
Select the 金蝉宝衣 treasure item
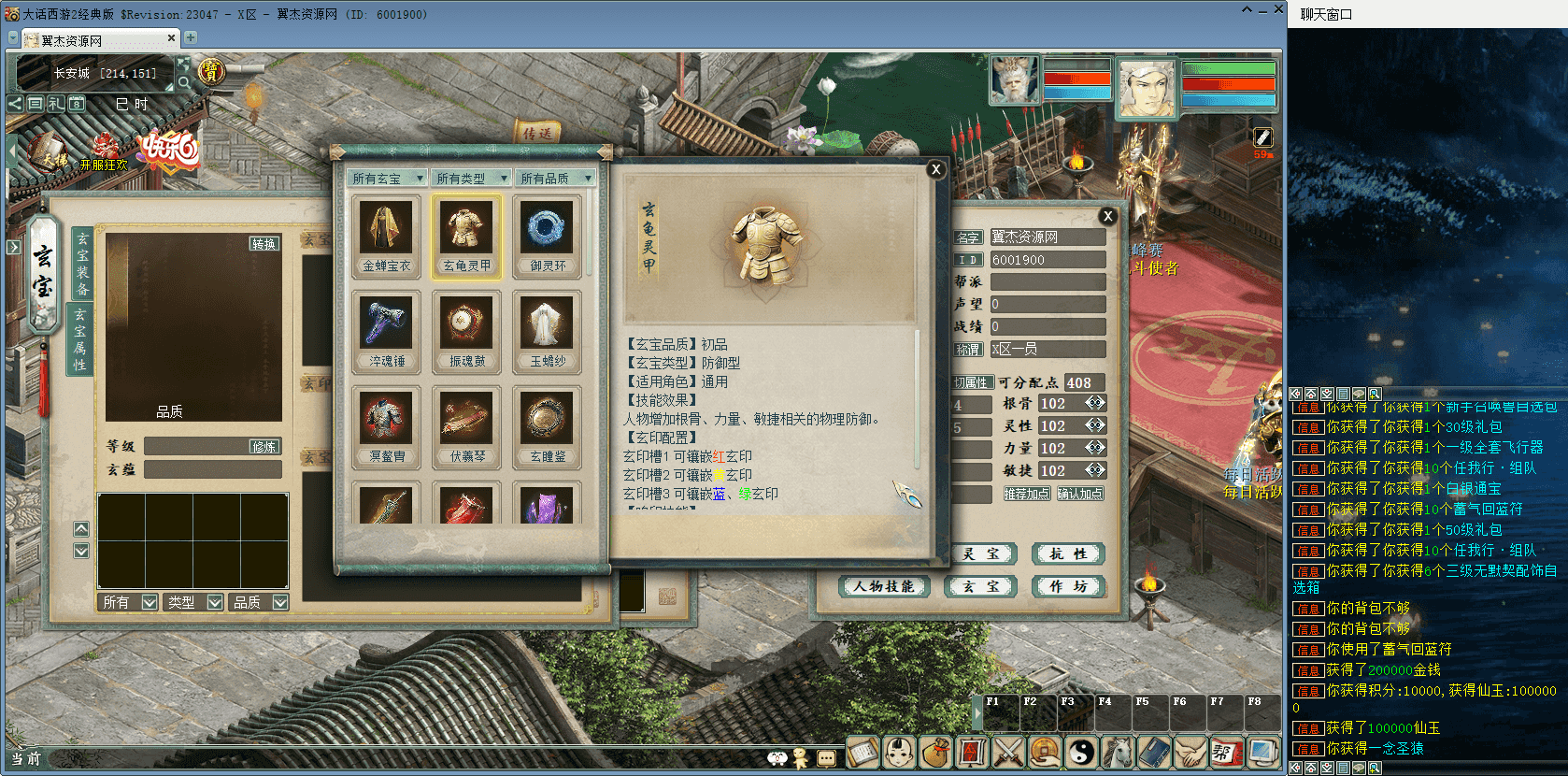point(386,236)
